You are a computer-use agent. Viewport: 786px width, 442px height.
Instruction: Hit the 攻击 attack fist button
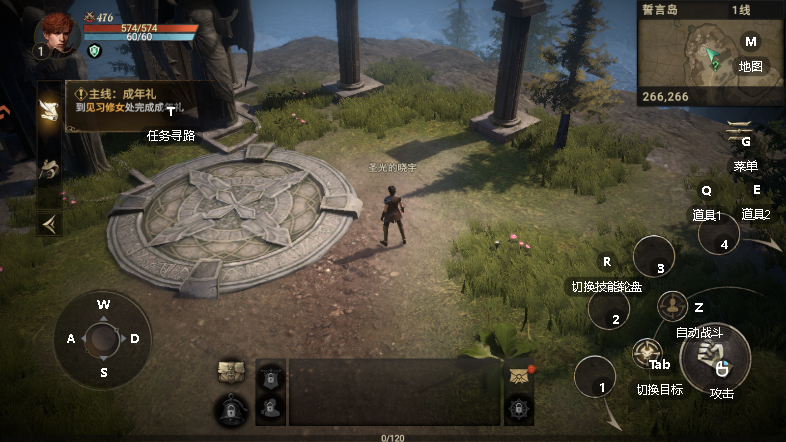point(714,356)
